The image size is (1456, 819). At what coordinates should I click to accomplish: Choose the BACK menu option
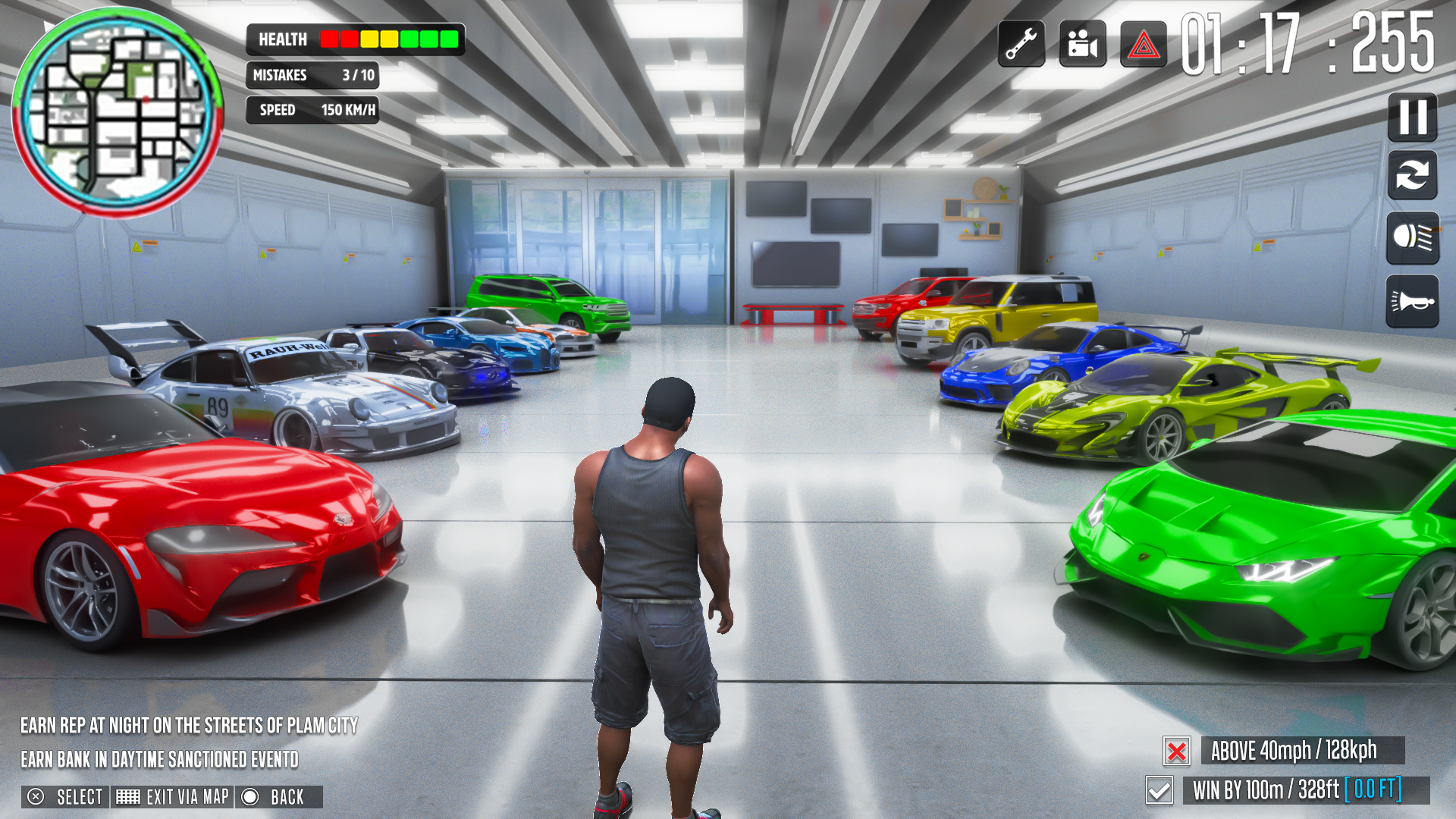pyautogui.click(x=273, y=797)
